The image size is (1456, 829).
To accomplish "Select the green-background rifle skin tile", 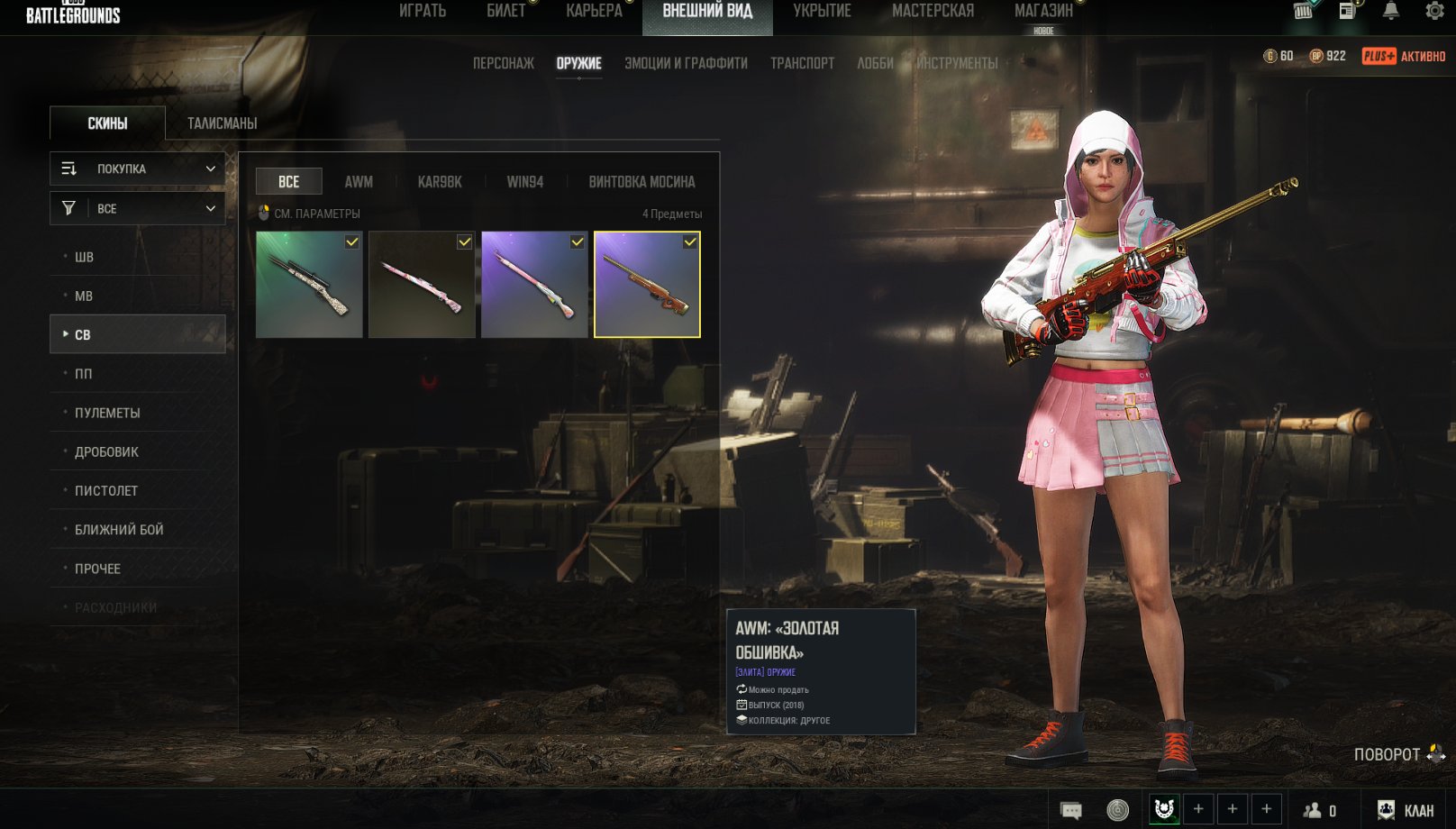I will 309,285.
